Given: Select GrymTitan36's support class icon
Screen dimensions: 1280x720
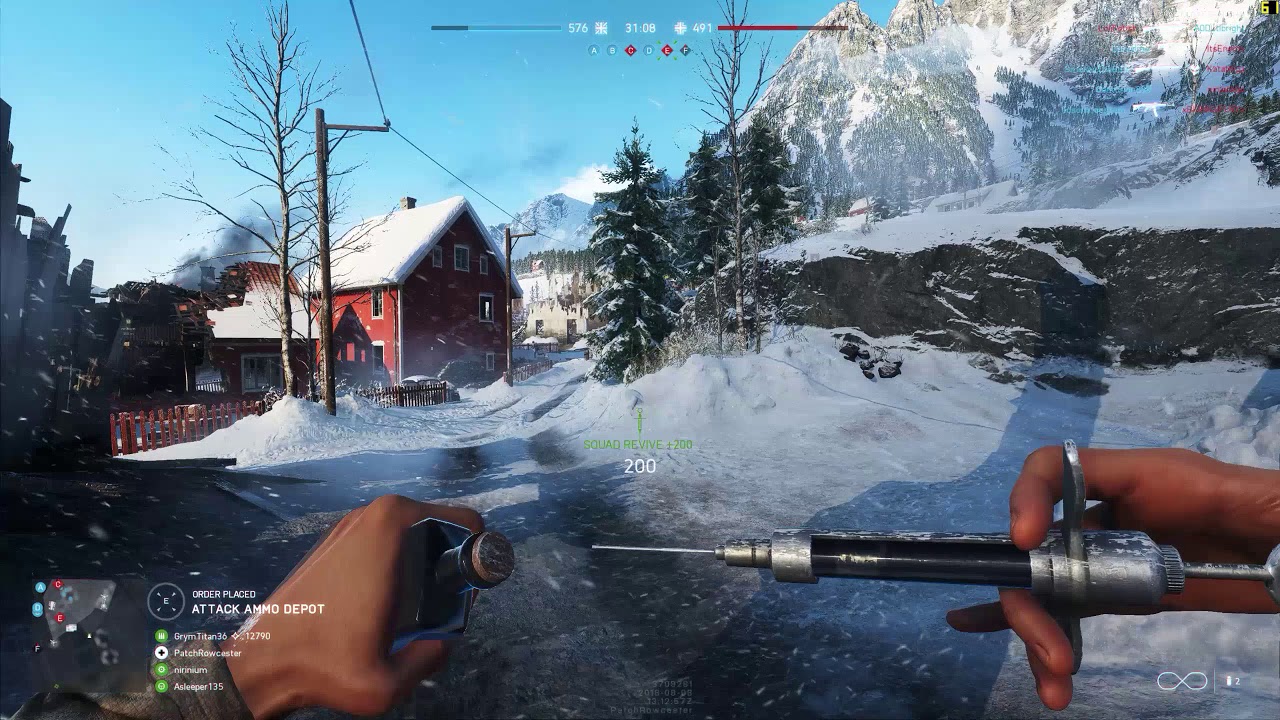Looking at the screenshot, I should point(162,636).
